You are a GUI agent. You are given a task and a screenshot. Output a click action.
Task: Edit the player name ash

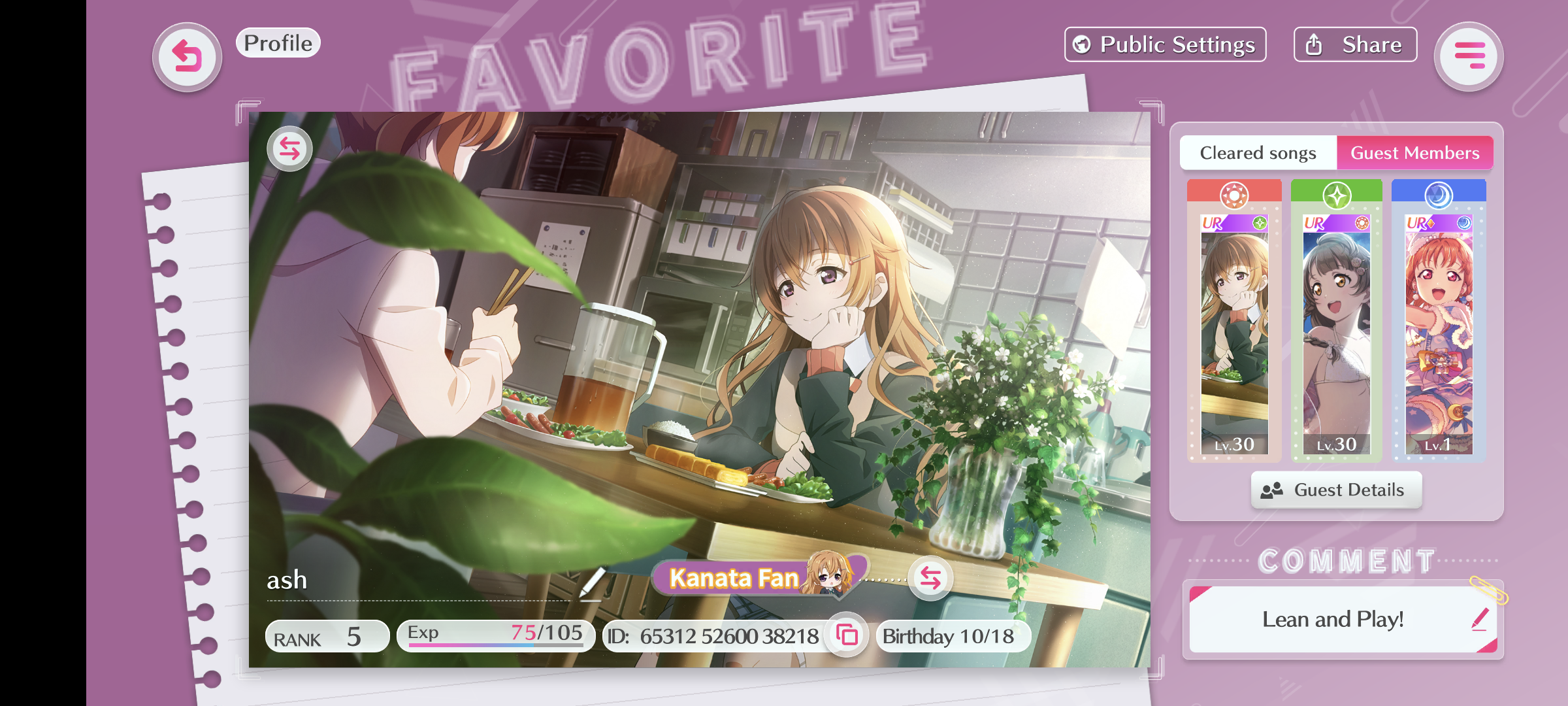tap(592, 582)
